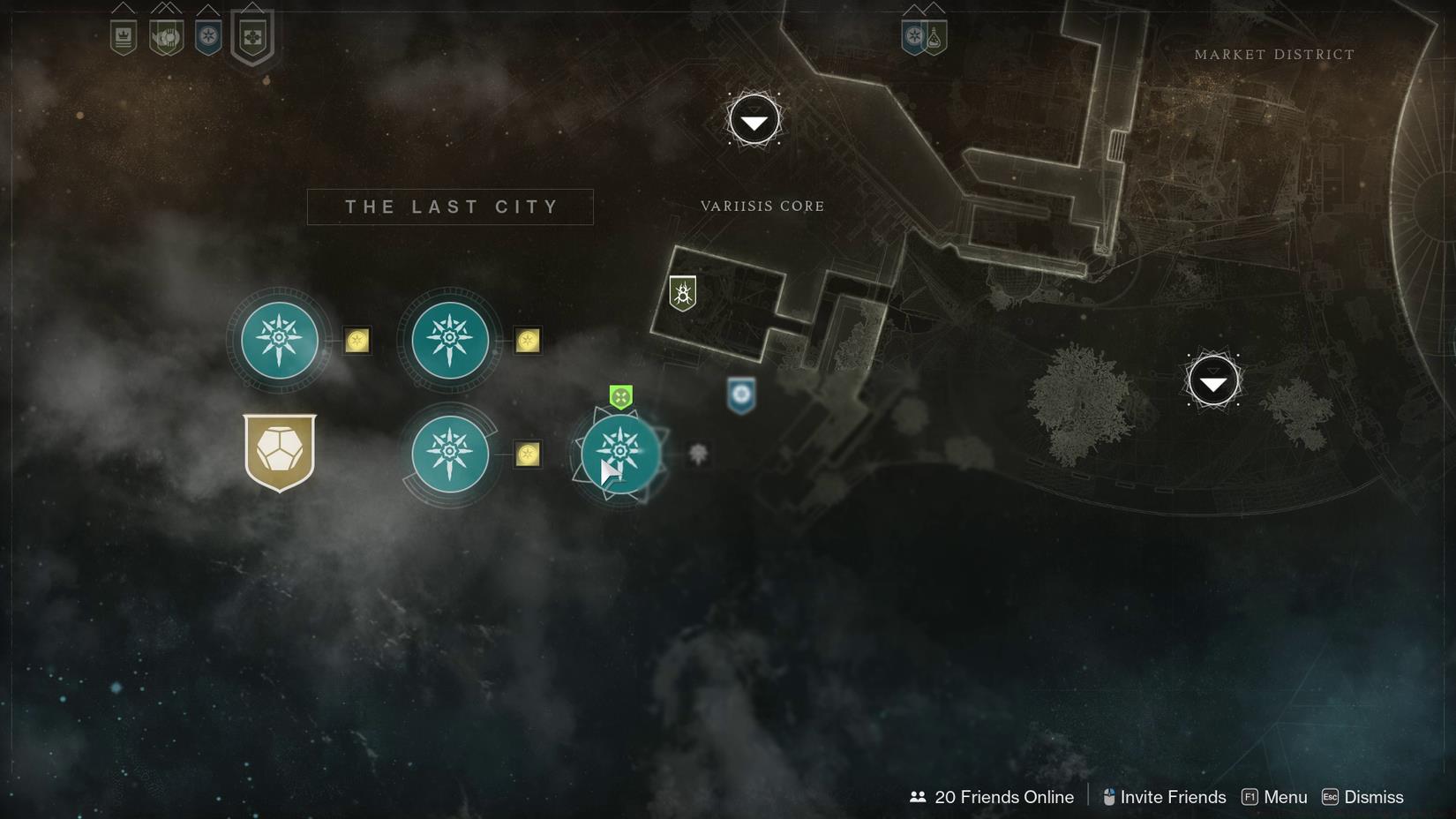
Task: Select the clan hands banner in the top row
Action: pyautogui.click(x=166, y=35)
